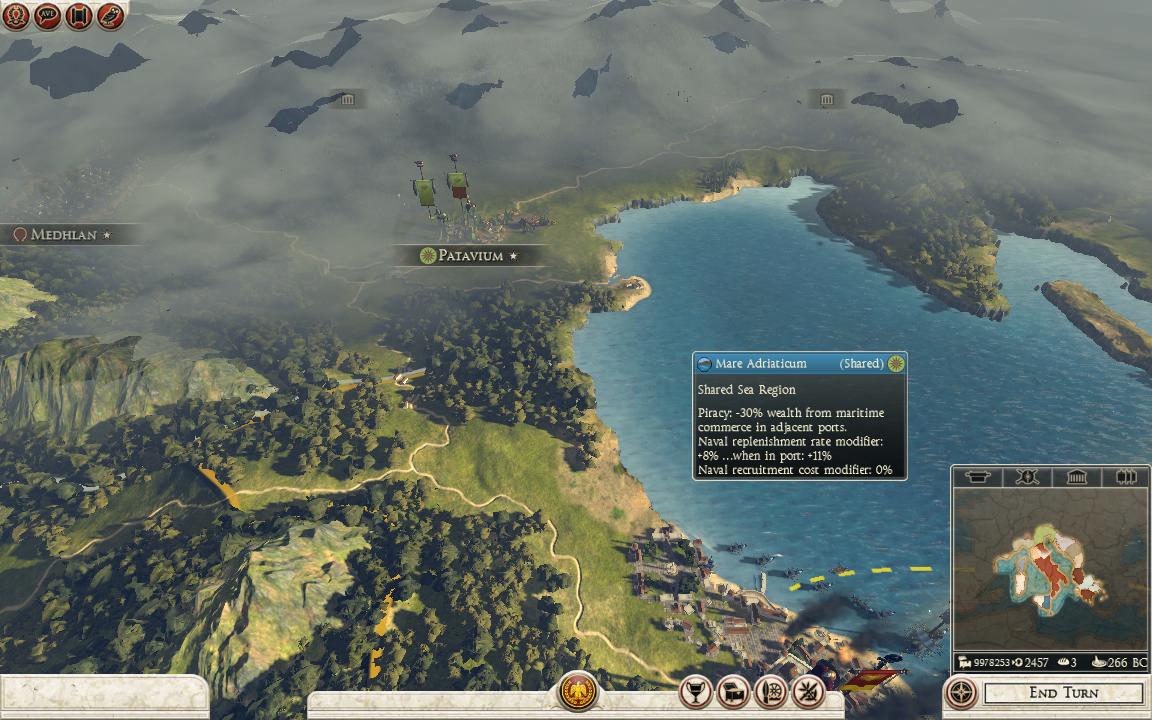The height and width of the screenshot is (720, 1152).
Task: Switch to the minimap's temple building tab
Action: tap(1076, 477)
